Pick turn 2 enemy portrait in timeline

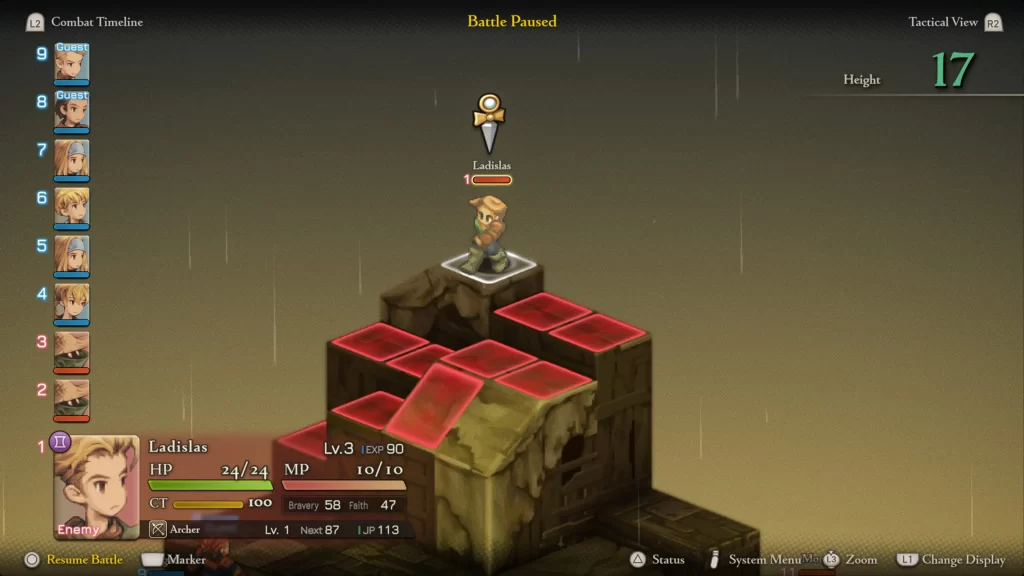coord(72,398)
